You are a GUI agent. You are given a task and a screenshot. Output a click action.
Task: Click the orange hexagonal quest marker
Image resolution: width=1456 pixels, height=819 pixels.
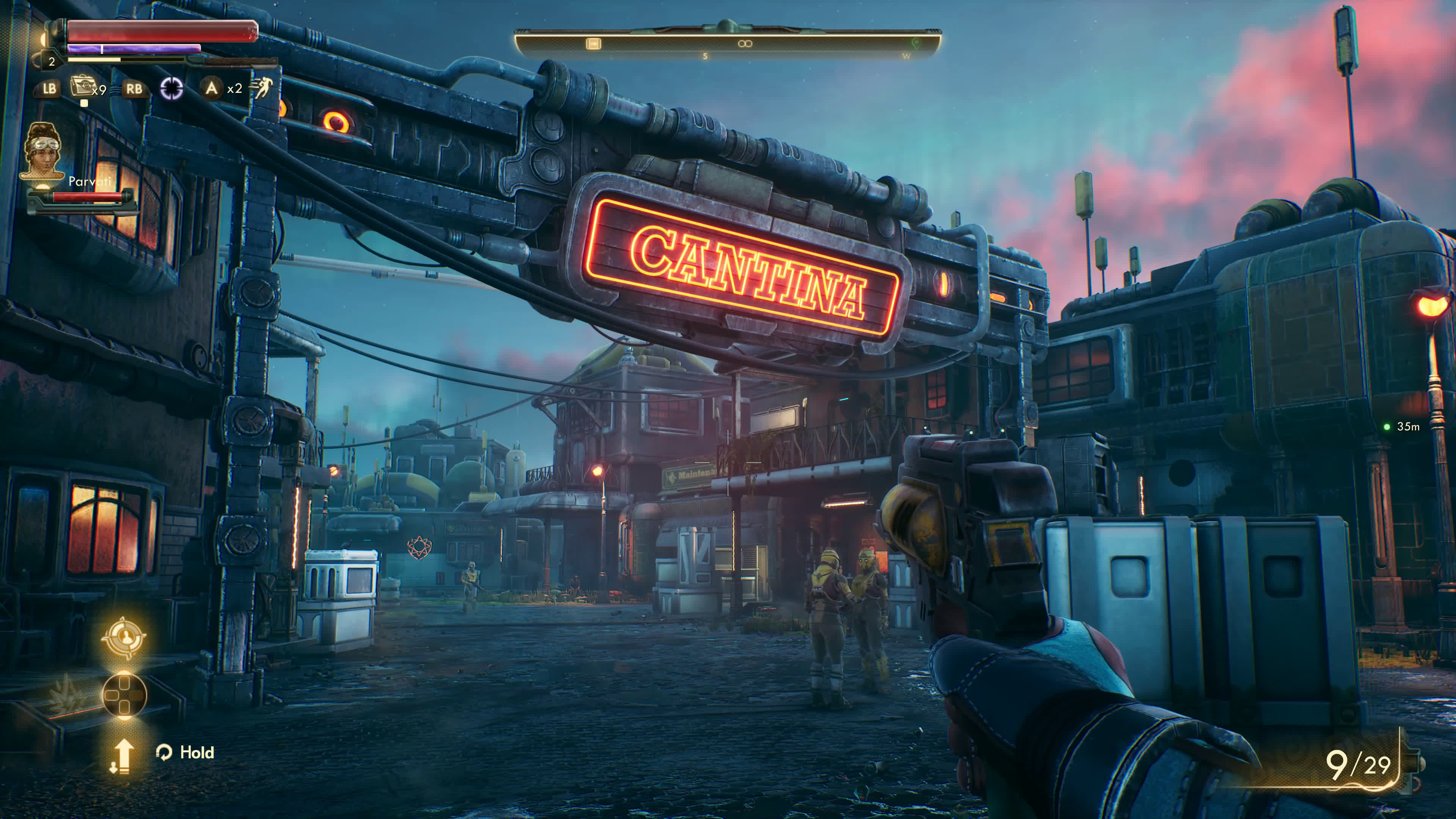coord(419,547)
